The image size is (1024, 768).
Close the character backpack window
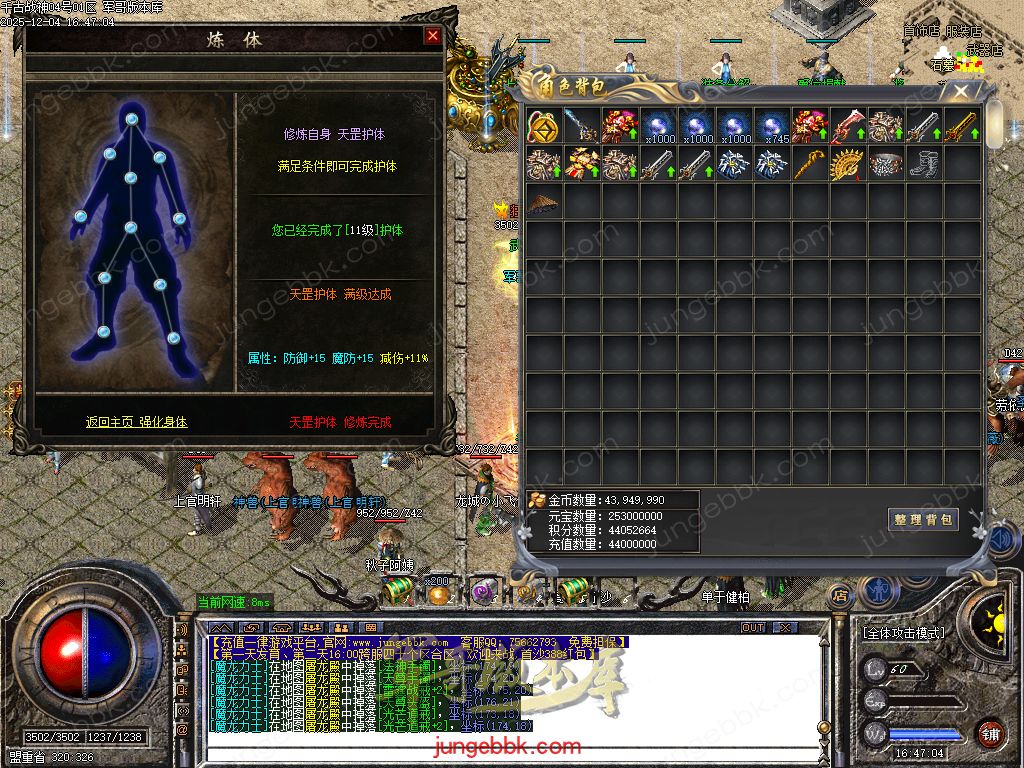961,92
